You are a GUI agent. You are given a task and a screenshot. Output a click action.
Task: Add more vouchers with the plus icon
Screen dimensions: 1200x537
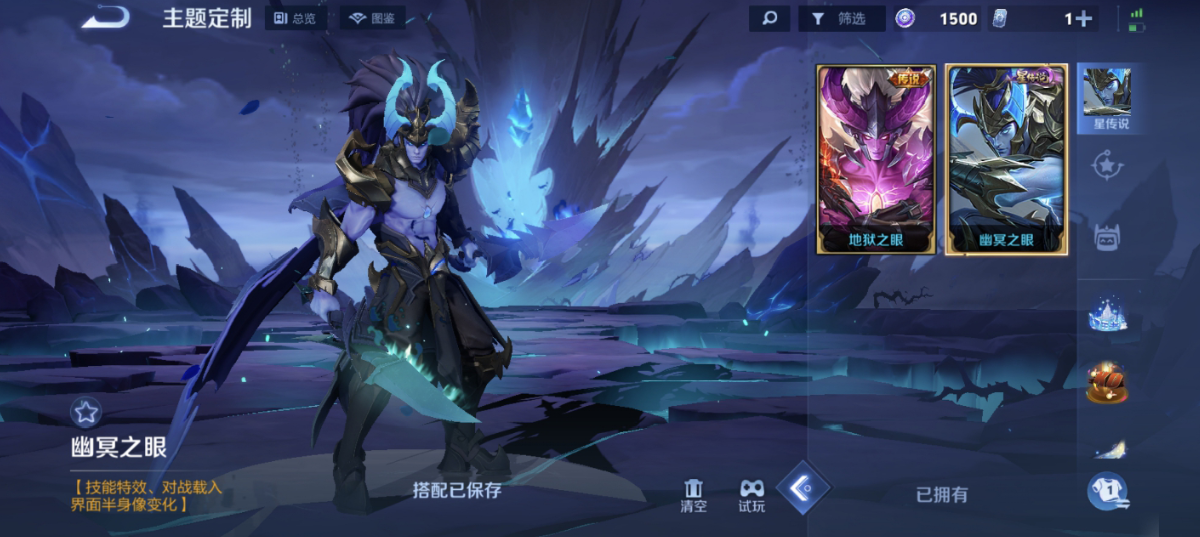1083,18
